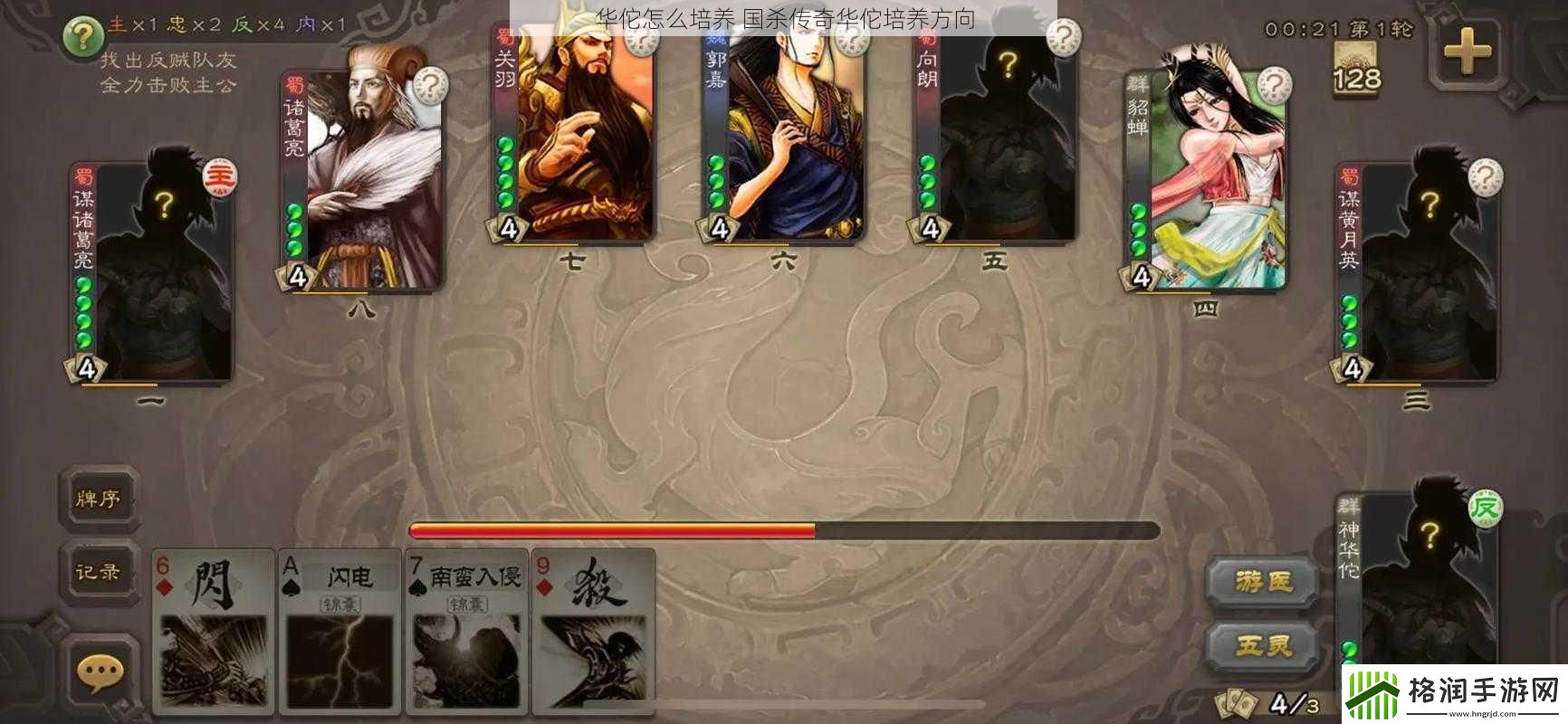Screen dimensions: 1568x724
Task: Select the 关羽 character card
Action: click(576, 136)
